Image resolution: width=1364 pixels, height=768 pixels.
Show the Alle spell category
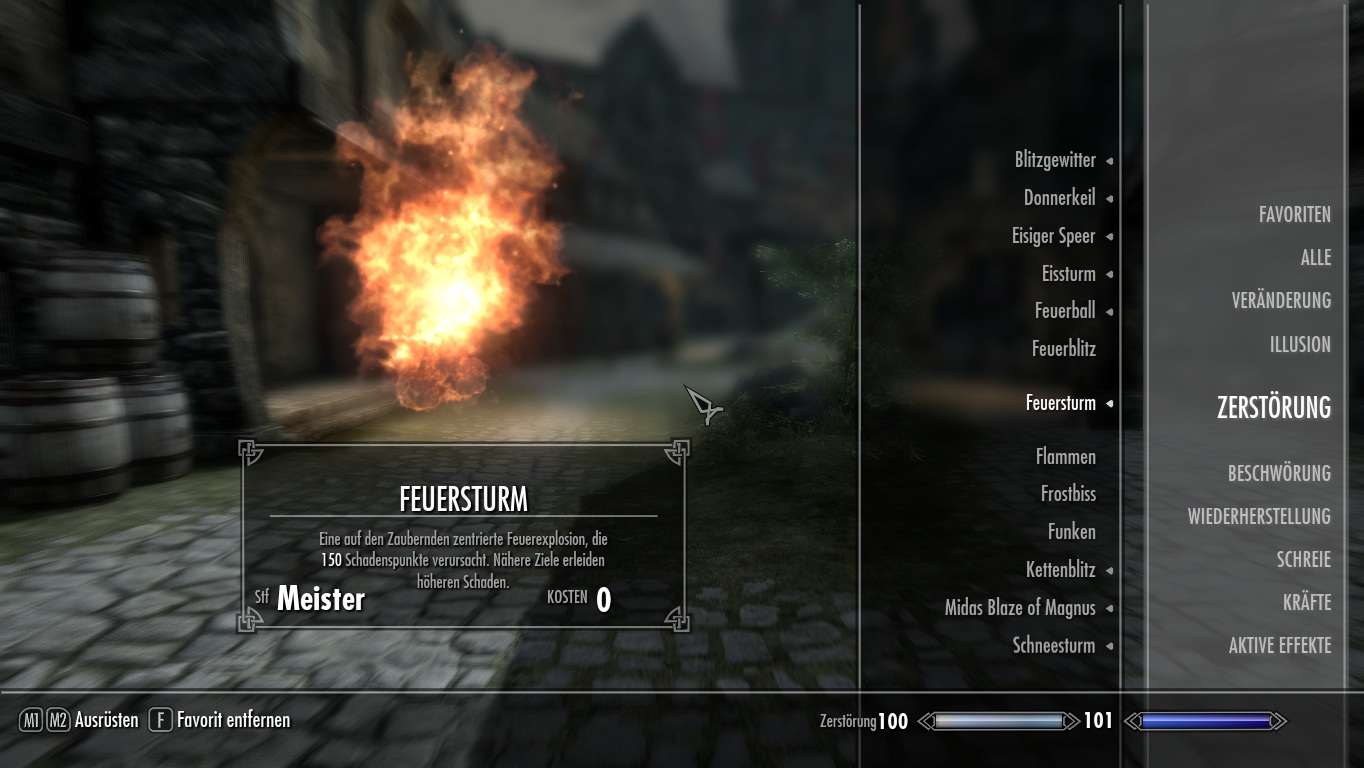click(1315, 258)
